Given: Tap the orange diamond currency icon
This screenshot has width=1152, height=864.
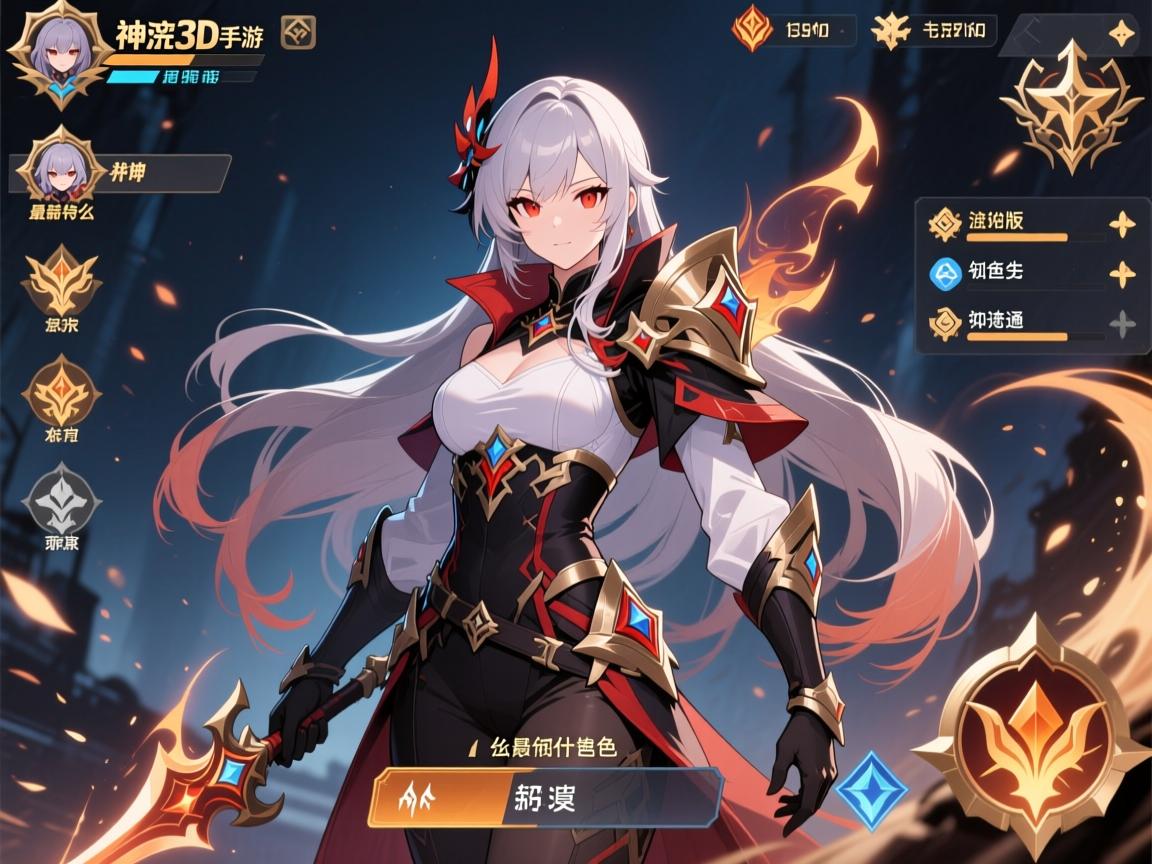Looking at the screenshot, I should tap(752, 30).
